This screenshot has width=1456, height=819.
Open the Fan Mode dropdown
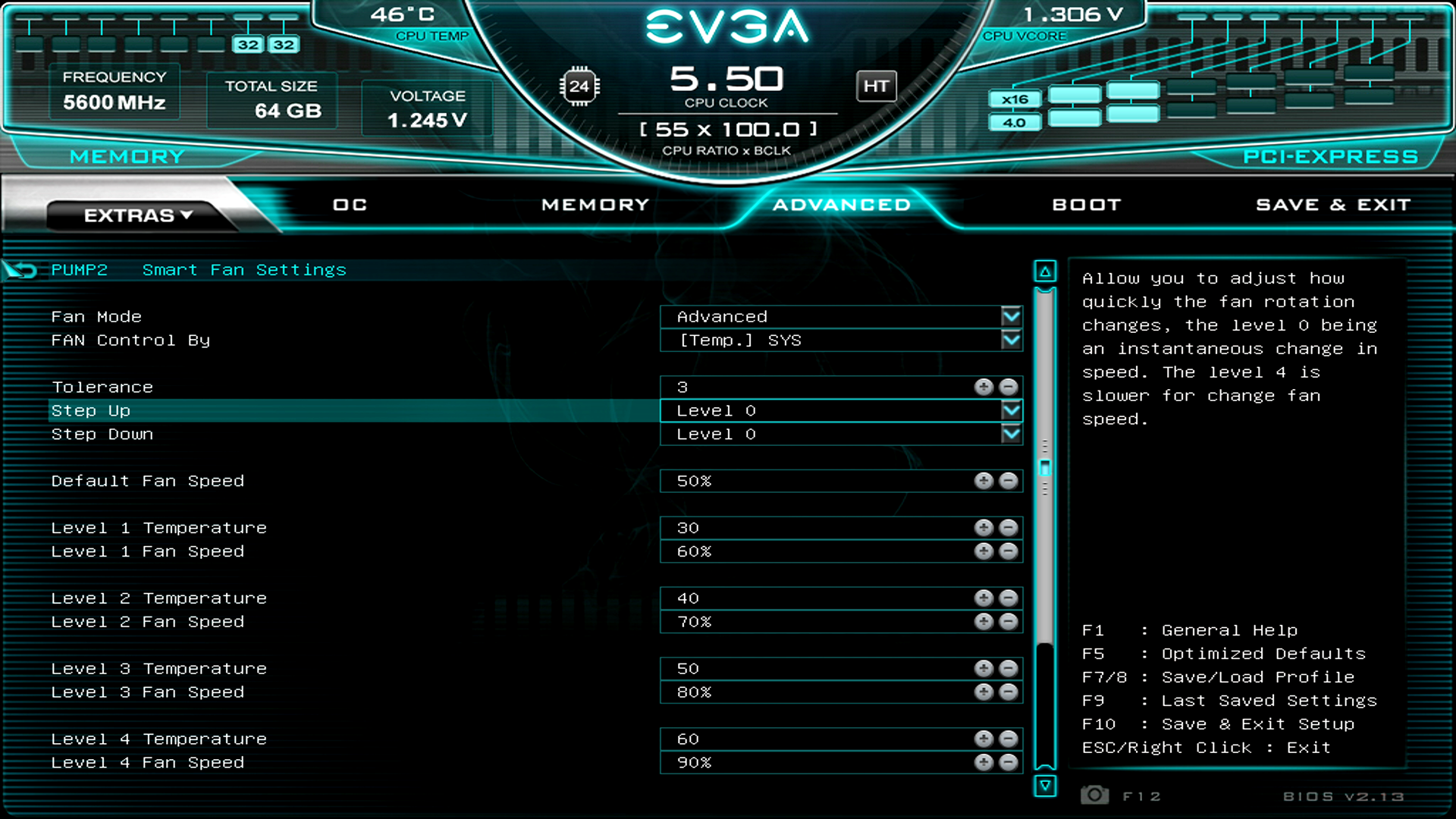coord(1011,316)
